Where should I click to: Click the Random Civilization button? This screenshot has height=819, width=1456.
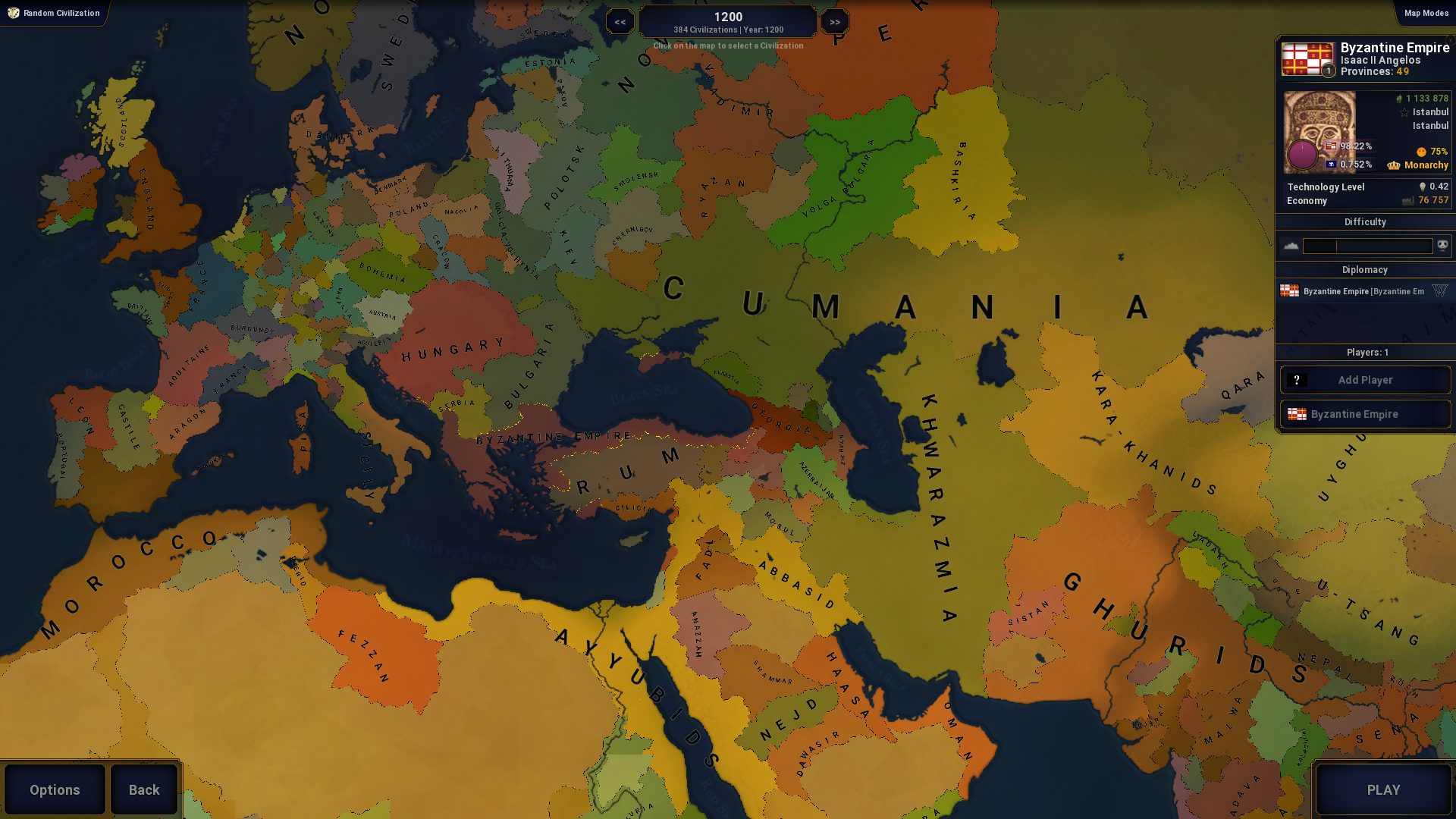coord(54,13)
